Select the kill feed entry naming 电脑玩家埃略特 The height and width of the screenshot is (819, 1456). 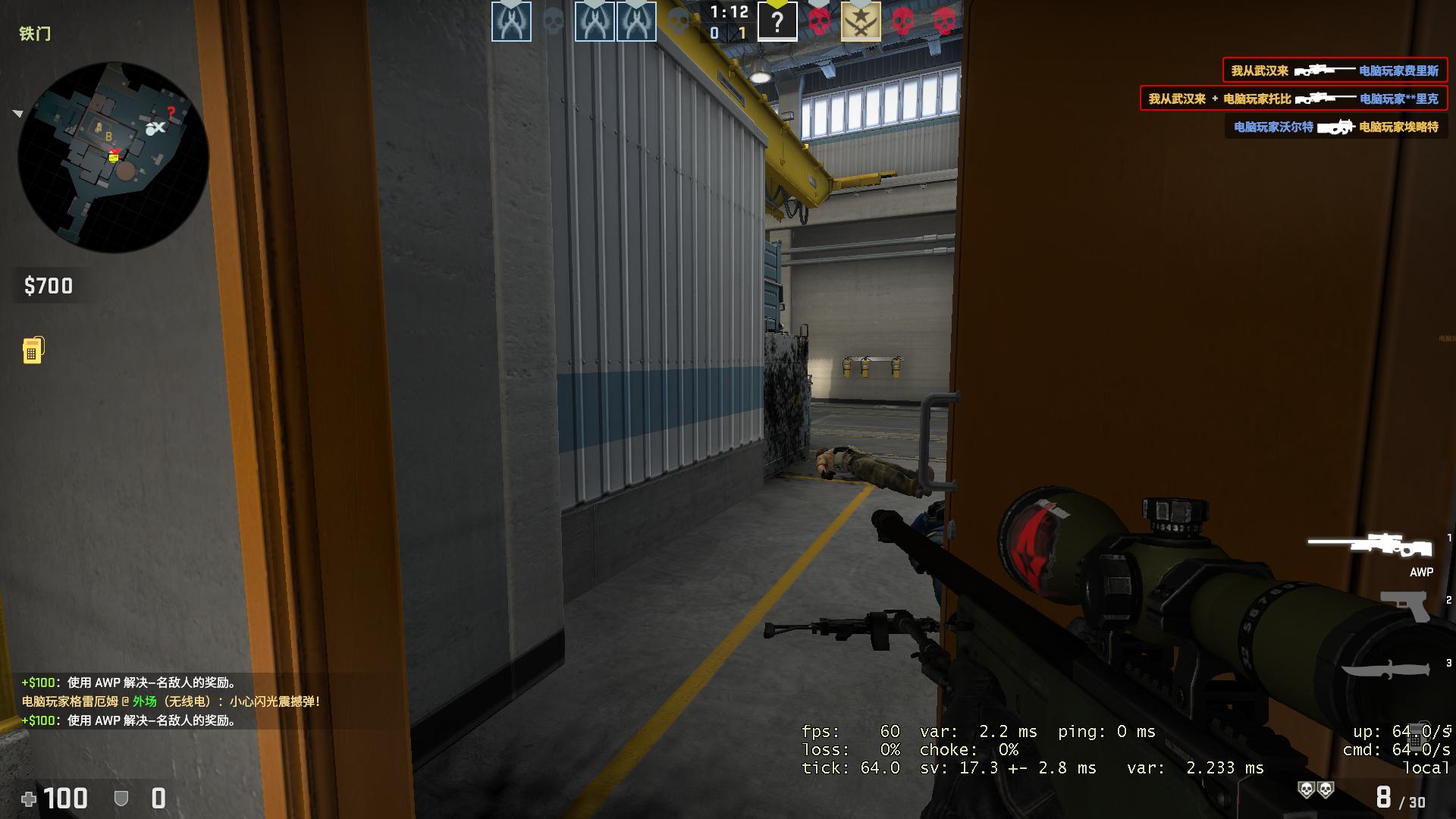point(1335,127)
